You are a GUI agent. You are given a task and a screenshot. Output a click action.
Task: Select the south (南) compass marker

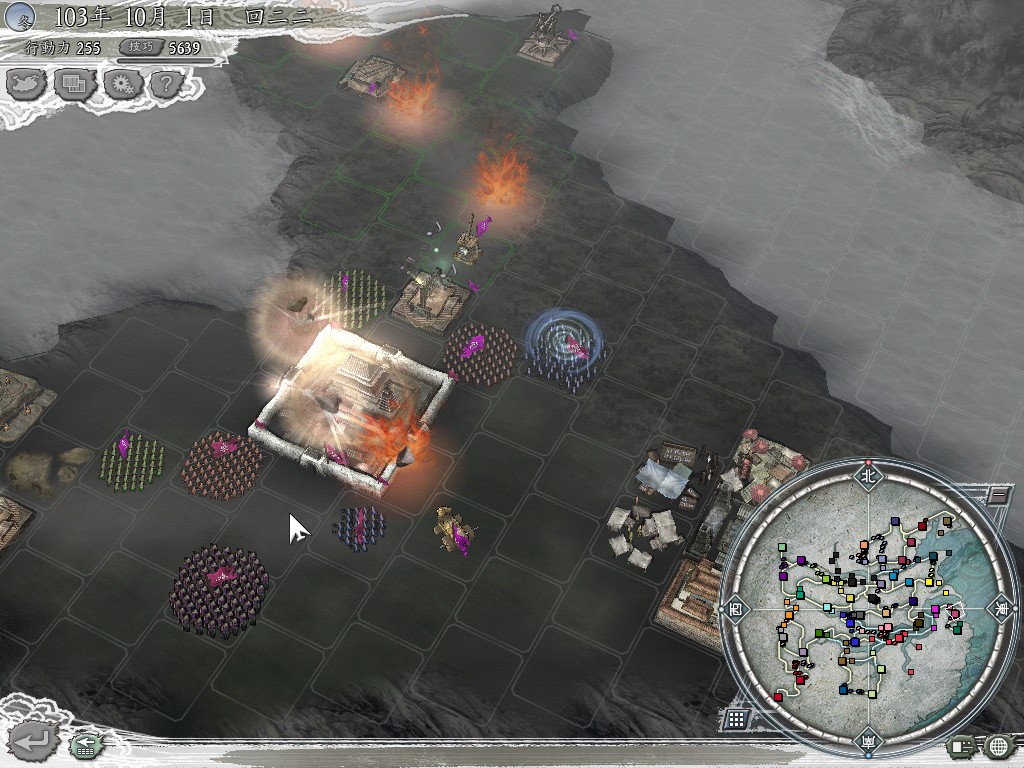[x=868, y=741]
